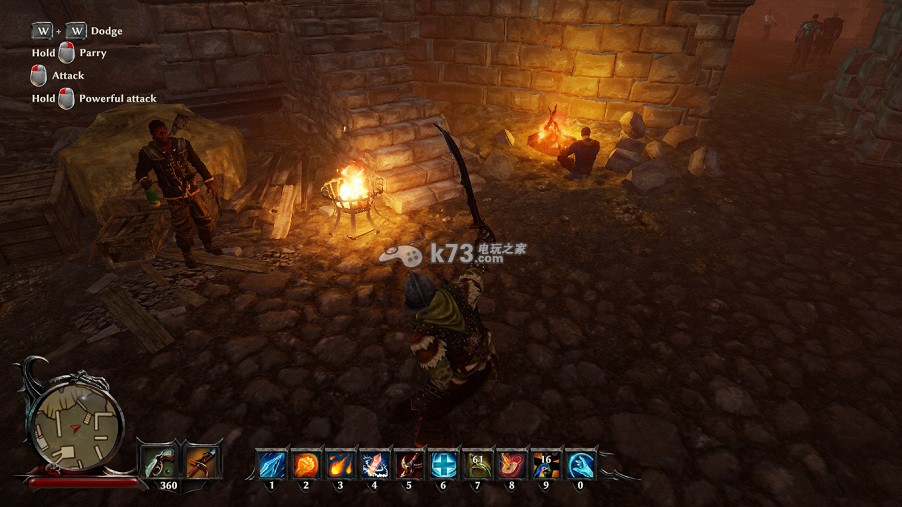Activate the red weapon skill in slot 5
Image resolution: width=902 pixels, height=507 pixels.
point(408,465)
